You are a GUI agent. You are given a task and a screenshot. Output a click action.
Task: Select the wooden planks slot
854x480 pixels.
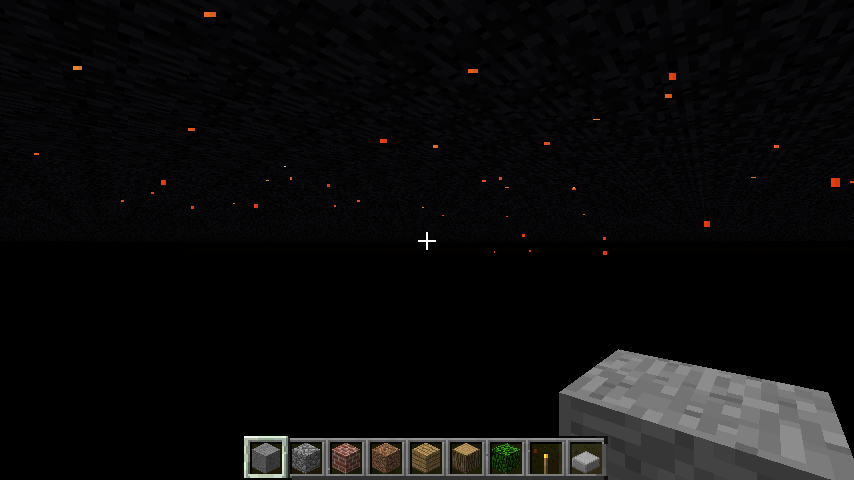tap(426, 458)
